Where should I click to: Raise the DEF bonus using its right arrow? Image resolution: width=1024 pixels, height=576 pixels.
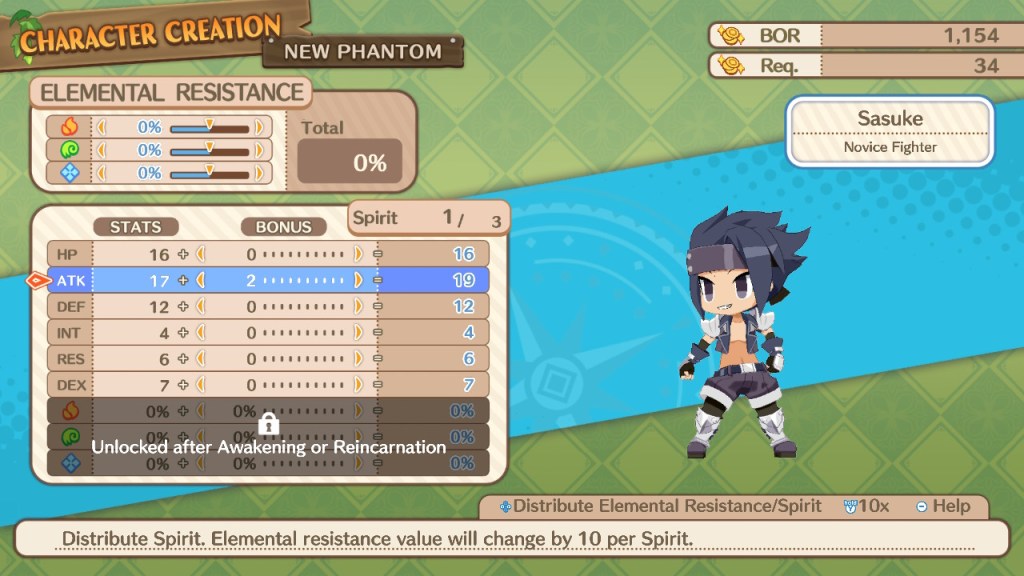coord(358,306)
